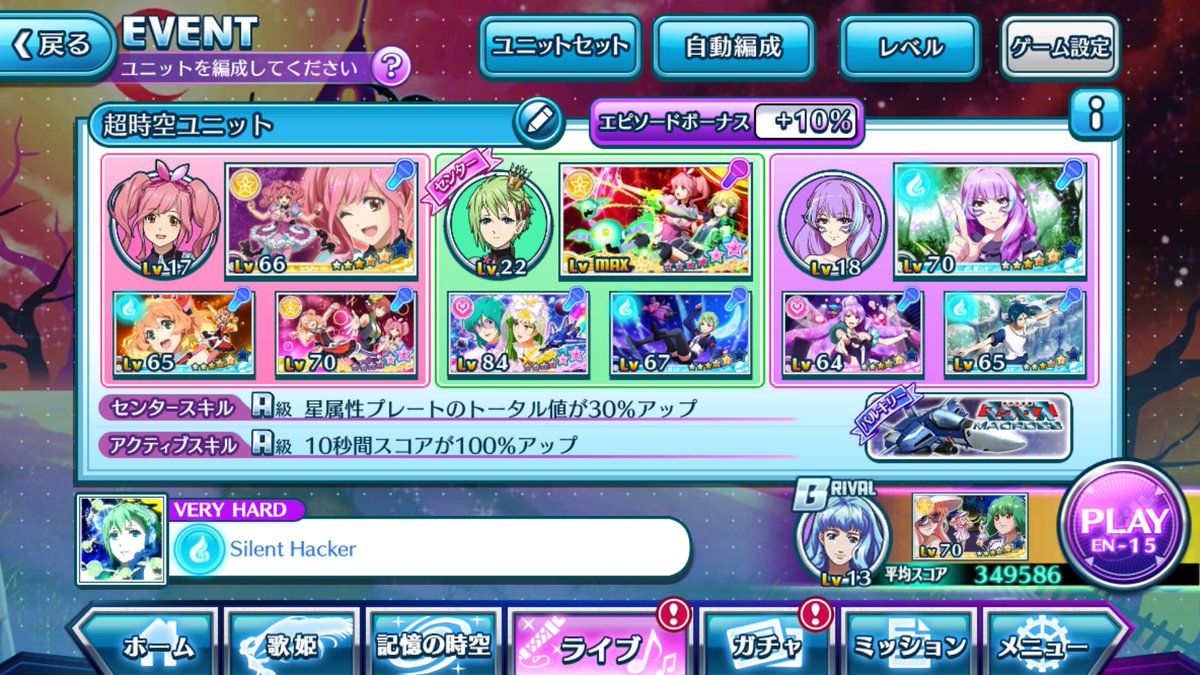Open the メニュー main menu
This screenshot has width=1200, height=675.
pyautogui.click(x=1050, y=645)
